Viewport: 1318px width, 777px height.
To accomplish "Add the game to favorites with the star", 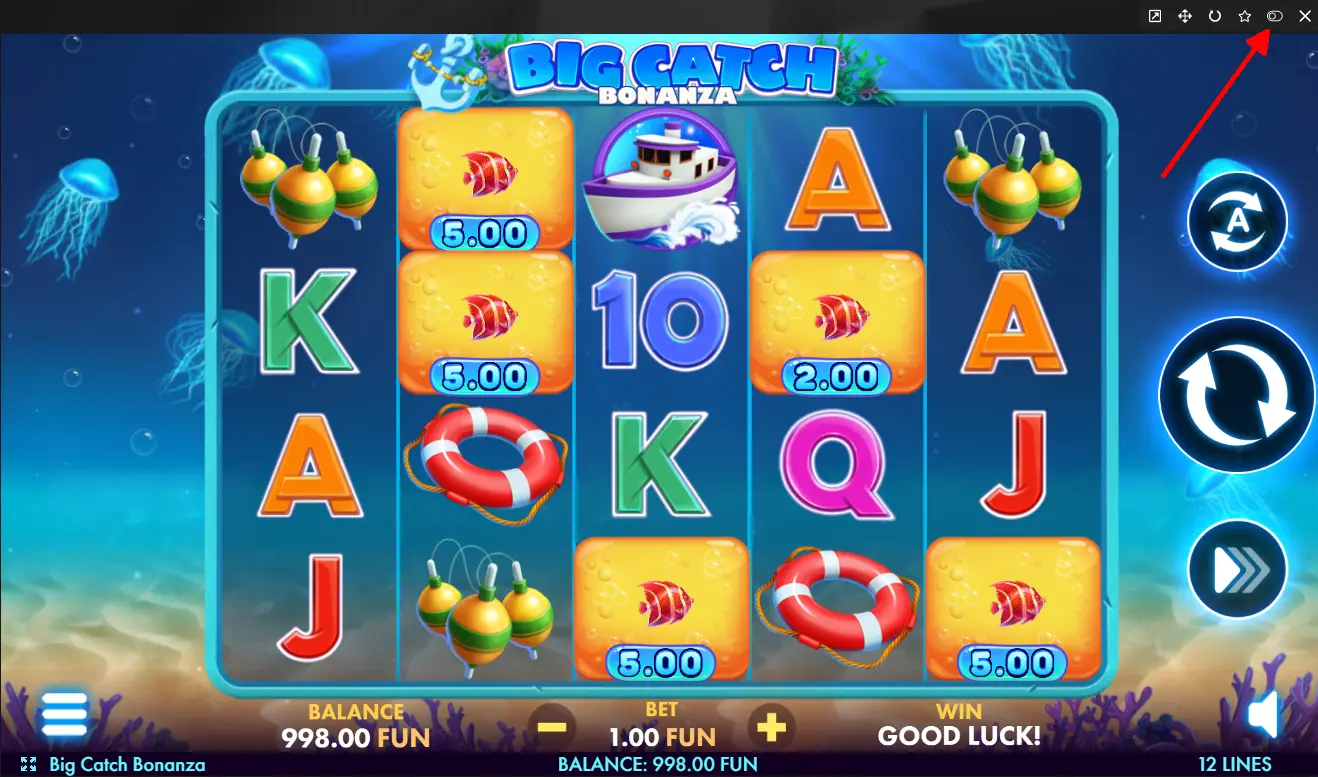I will tap(1245, 16).
